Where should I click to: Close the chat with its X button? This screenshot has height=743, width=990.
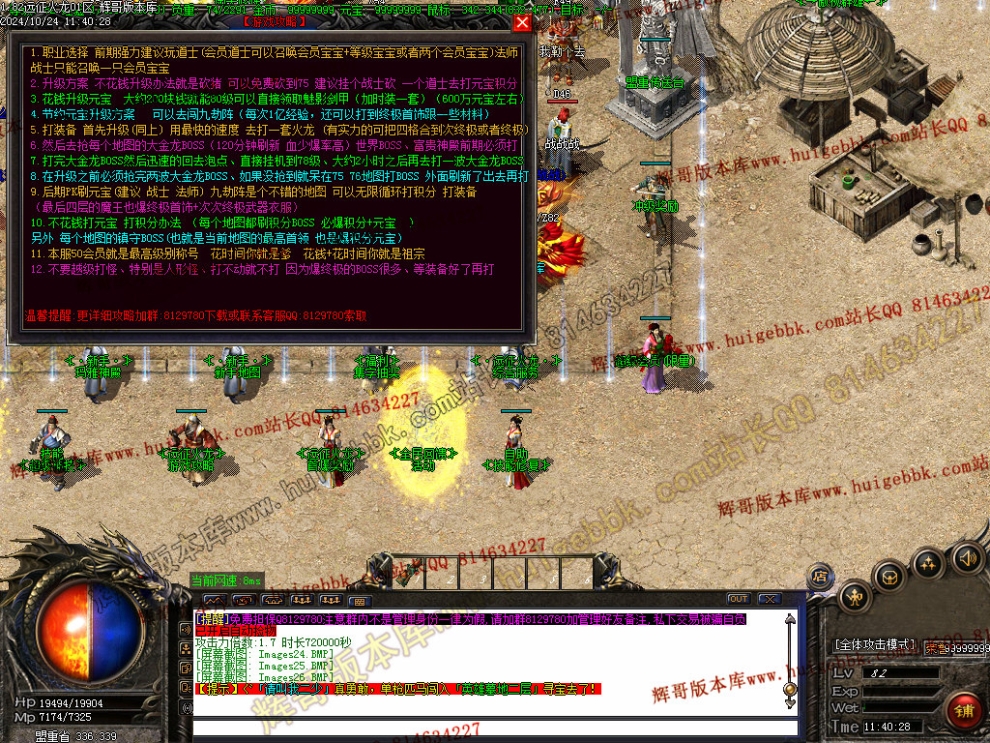[768, 599]
